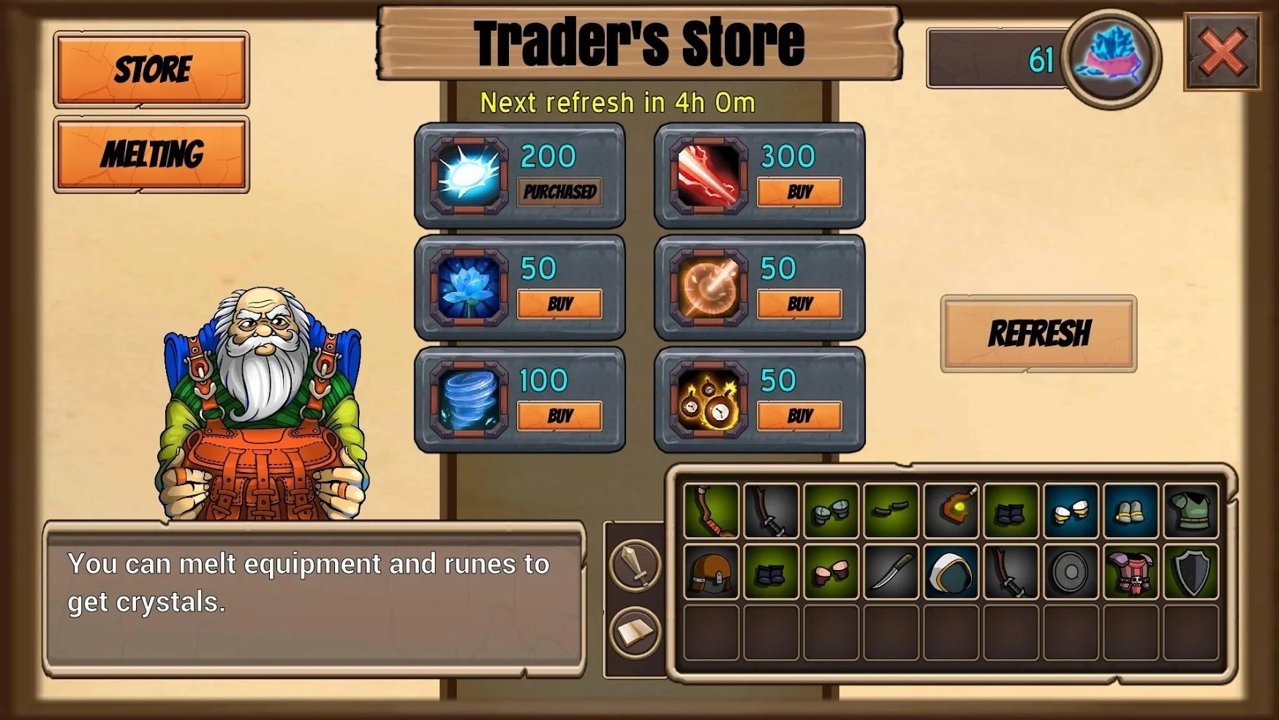Close the Trader's Store window

click(1222, 51)
